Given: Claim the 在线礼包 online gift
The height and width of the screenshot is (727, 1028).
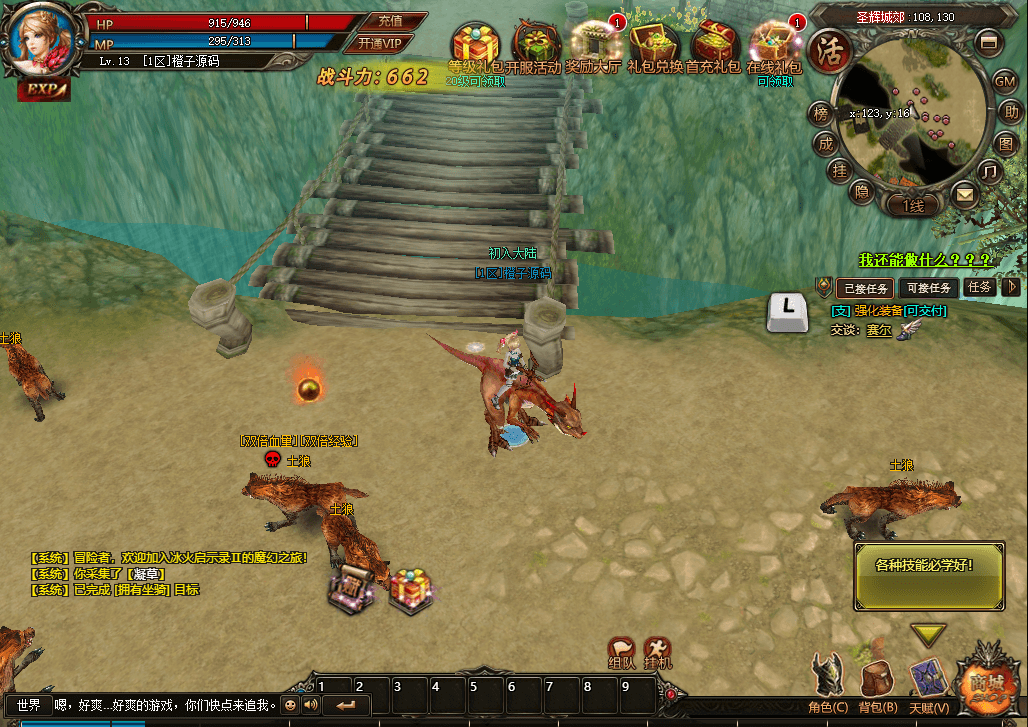Looking at the screenshot, I should pyautogui.click(x=774, y=45).
